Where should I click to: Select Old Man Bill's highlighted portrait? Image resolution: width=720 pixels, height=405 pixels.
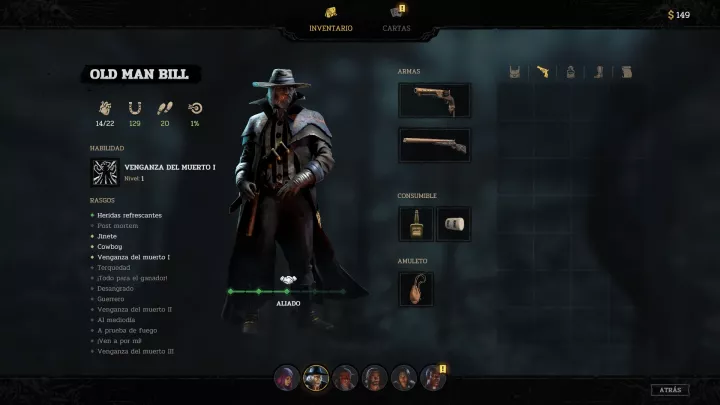tap(316, 378)
